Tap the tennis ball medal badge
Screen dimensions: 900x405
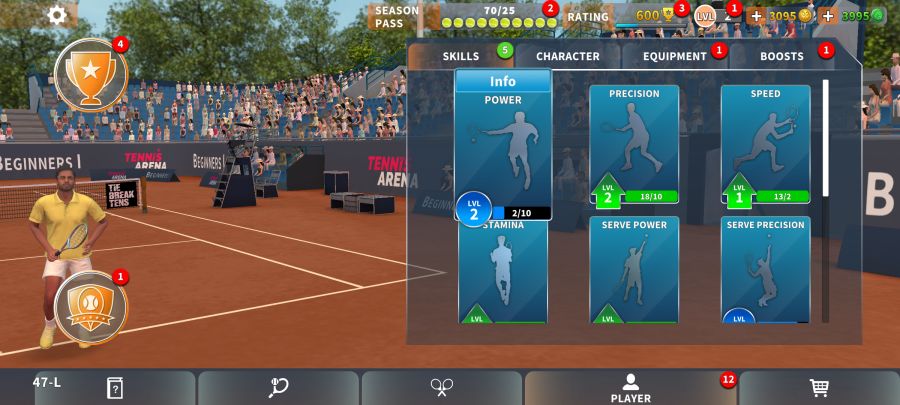90,308
